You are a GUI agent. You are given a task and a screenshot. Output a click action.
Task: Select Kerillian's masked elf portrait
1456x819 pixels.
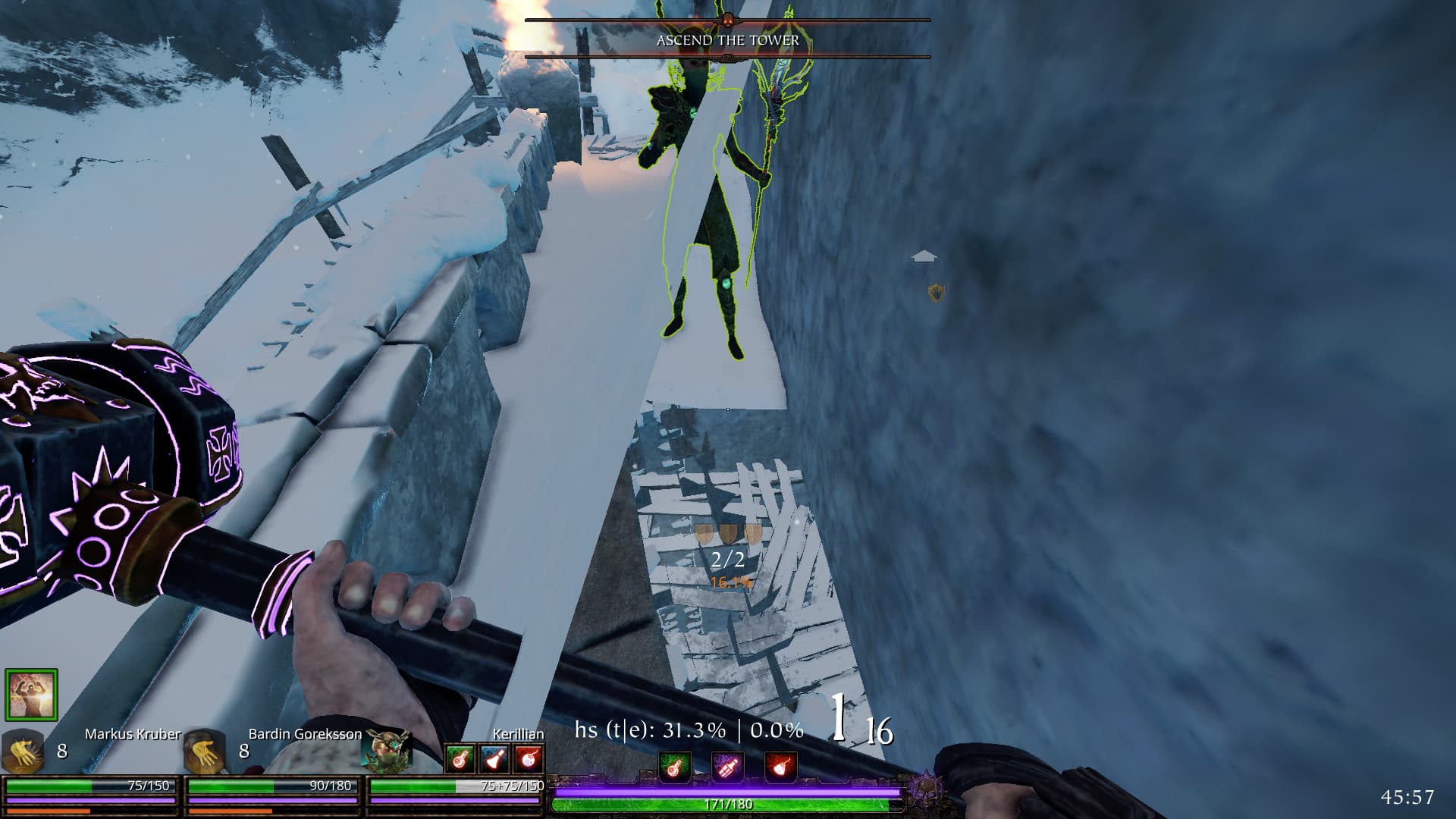coord(388,751)
